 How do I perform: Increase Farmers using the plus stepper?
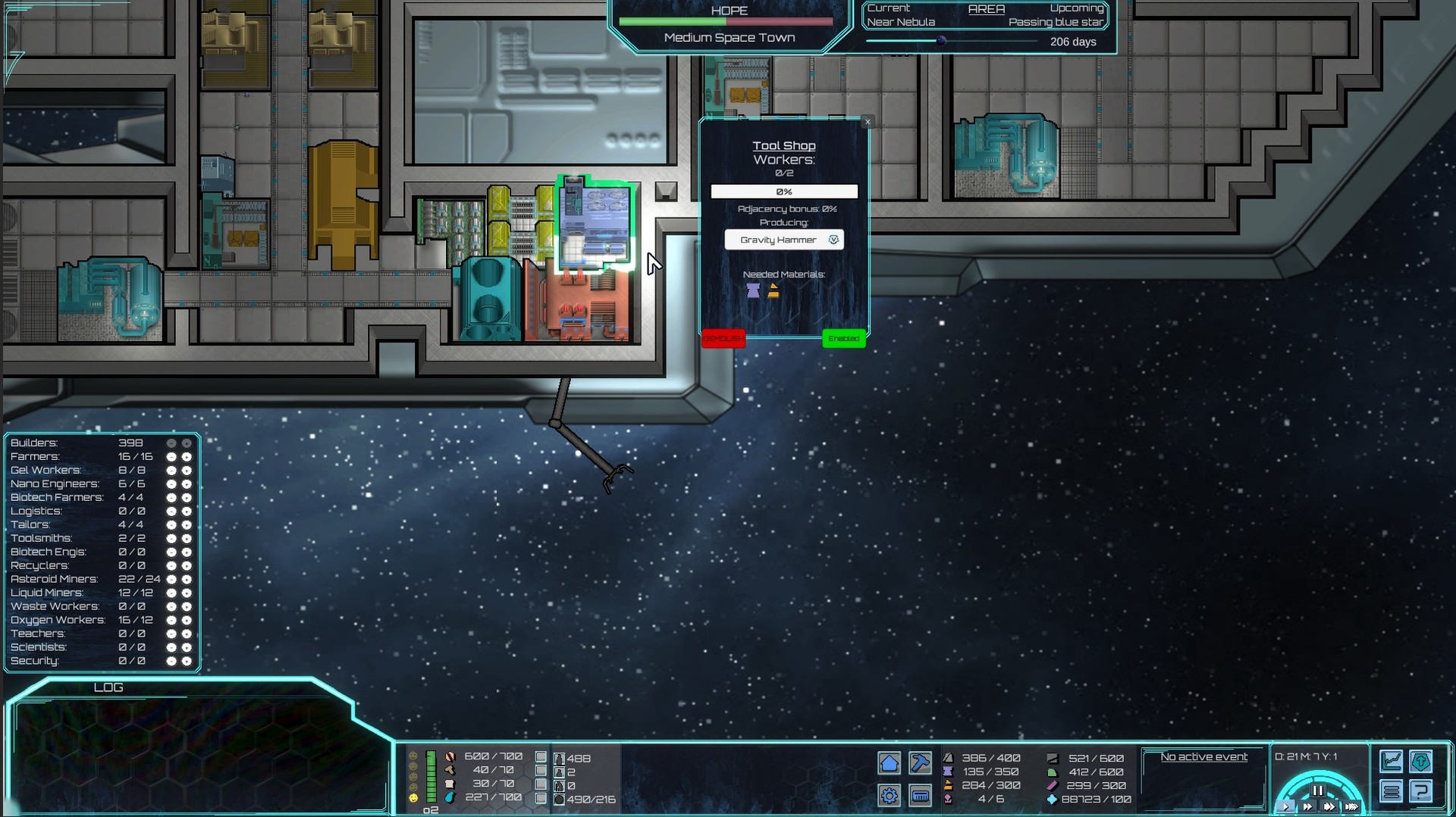187,456
